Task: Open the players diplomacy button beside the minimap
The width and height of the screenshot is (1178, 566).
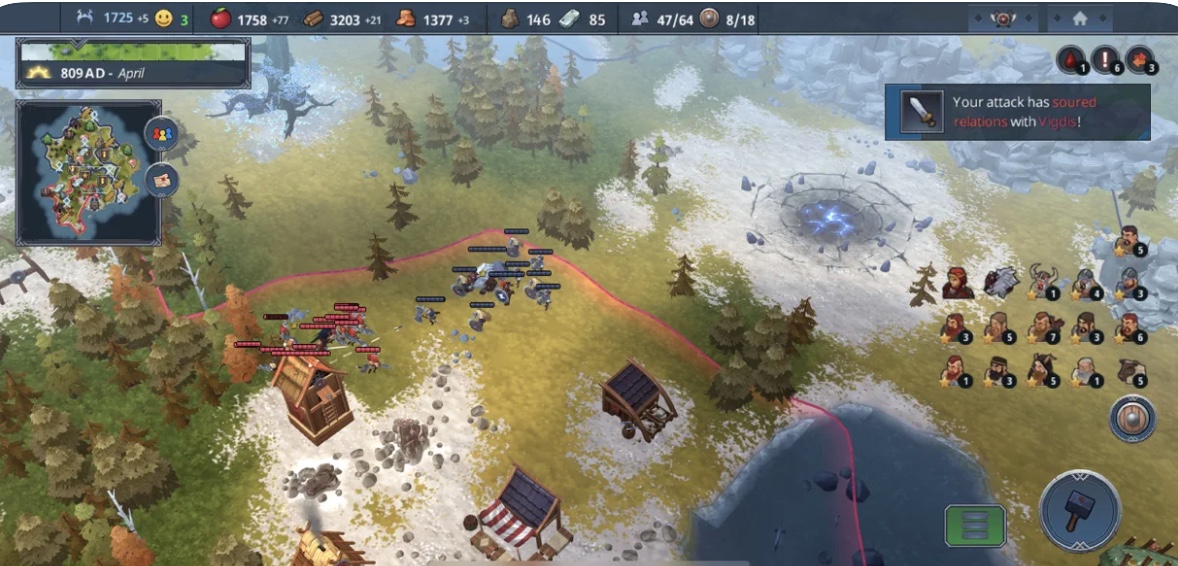Action: click(161, 134)
